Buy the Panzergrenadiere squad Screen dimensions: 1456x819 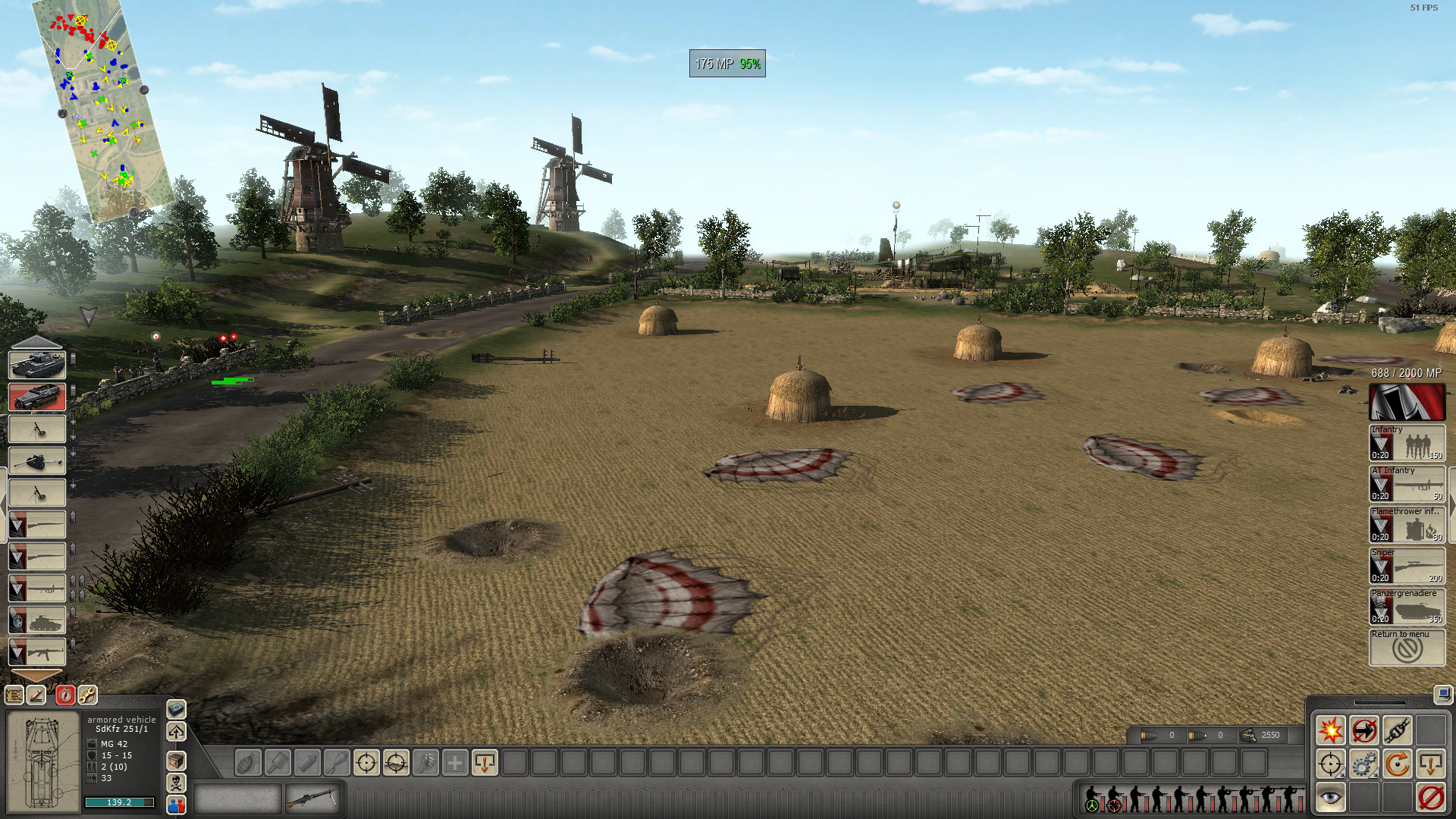tap(1407, 607)
